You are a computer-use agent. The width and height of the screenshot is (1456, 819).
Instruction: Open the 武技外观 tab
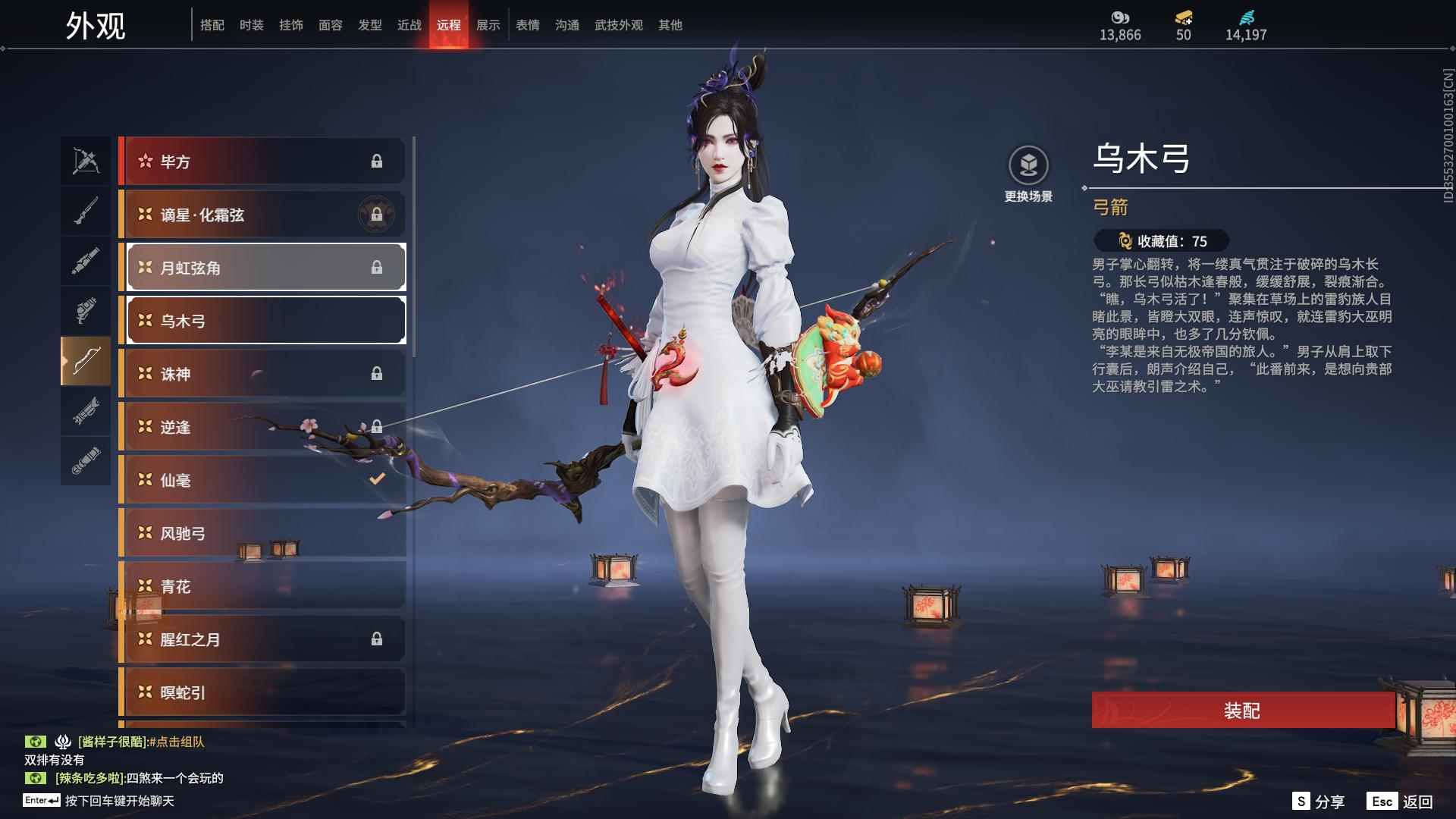pos(617,24)
